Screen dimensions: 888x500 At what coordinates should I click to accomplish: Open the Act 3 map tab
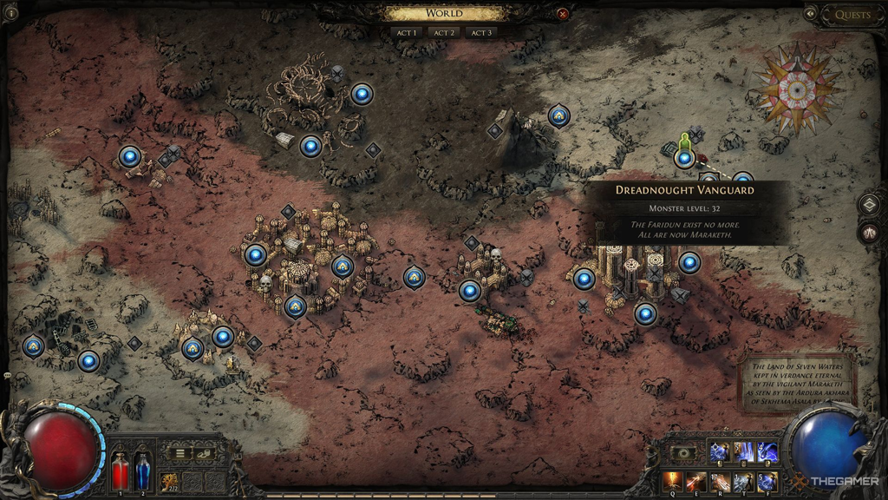(x=481, y=32)
